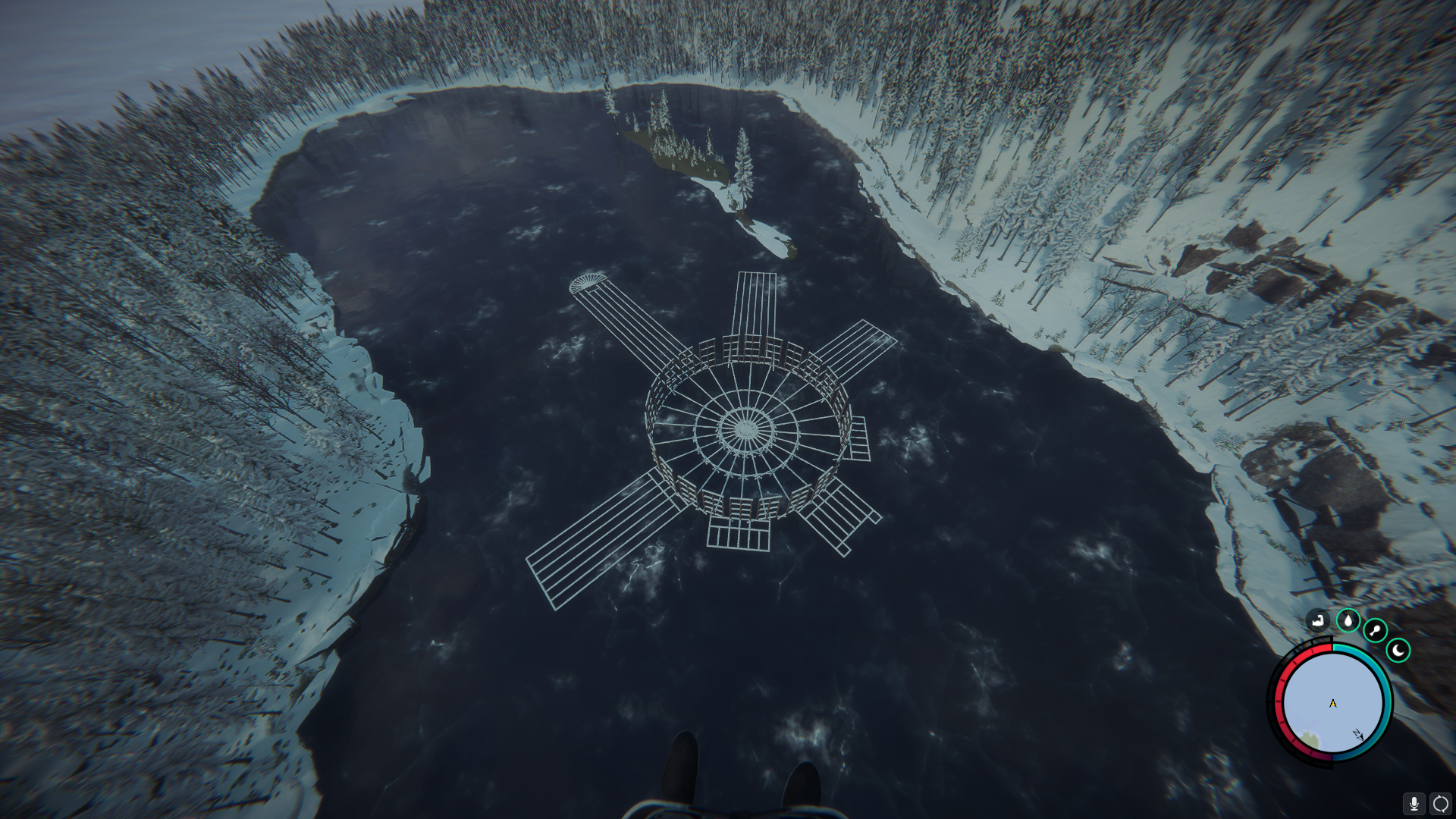
Task: Select the drumstick hunger status icon
Action: click(x=1375, y=631)
